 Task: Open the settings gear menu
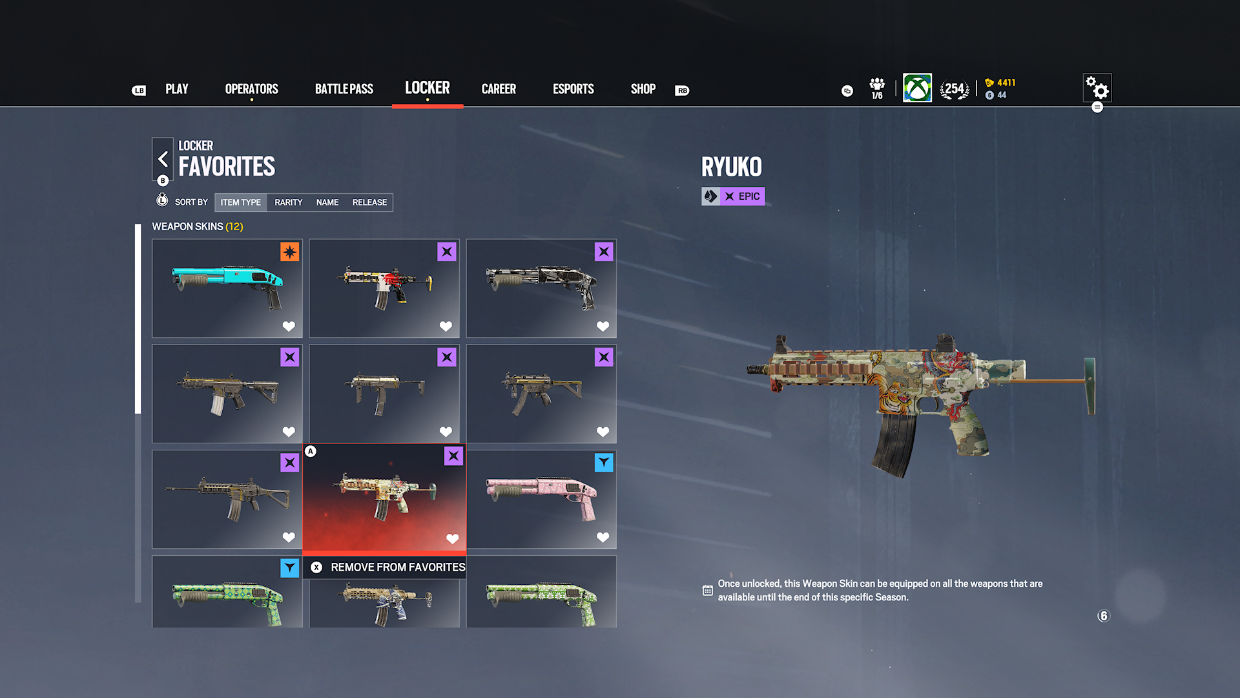pos(1097,89)
